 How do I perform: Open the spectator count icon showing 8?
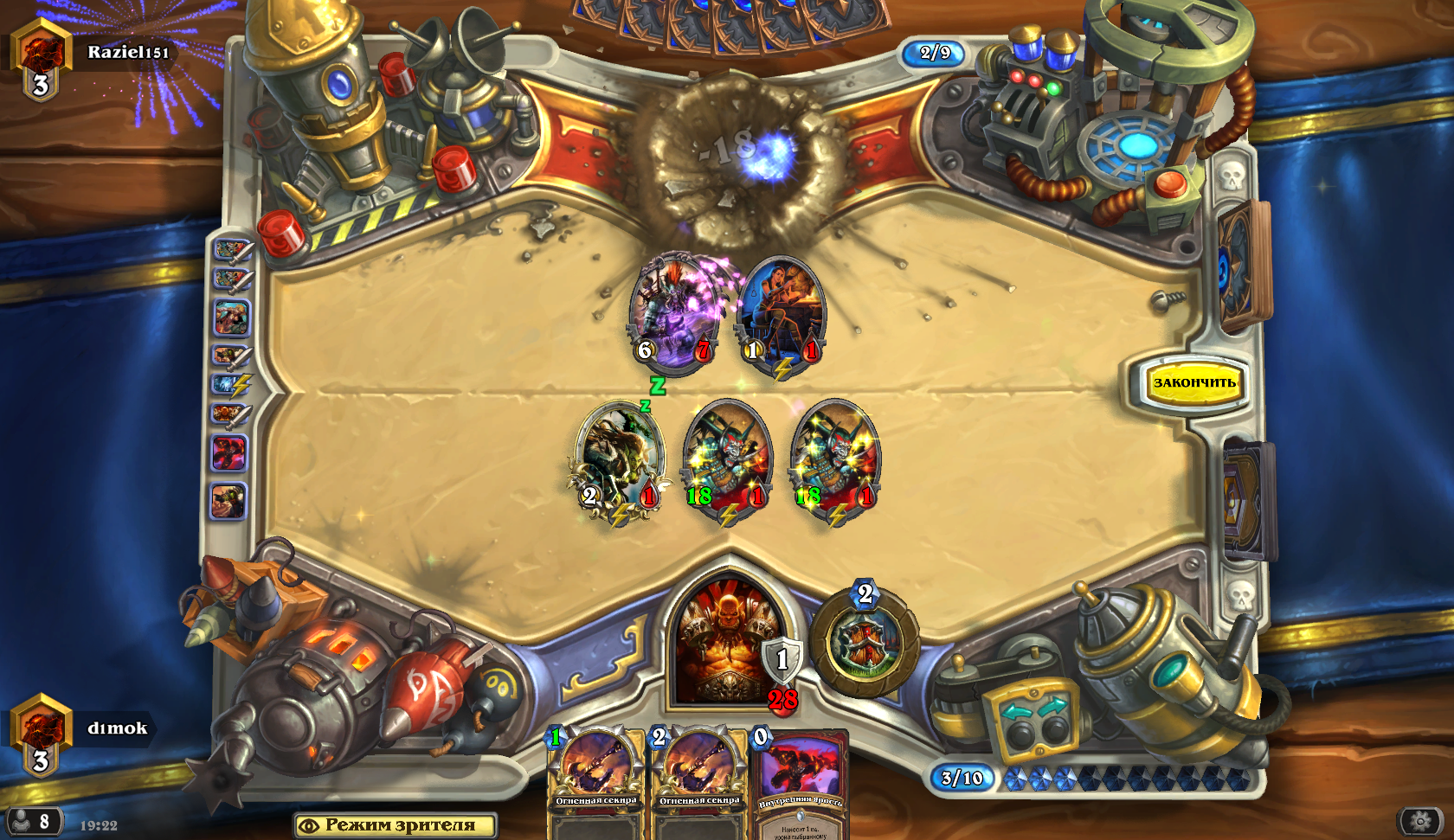(33, 821)
